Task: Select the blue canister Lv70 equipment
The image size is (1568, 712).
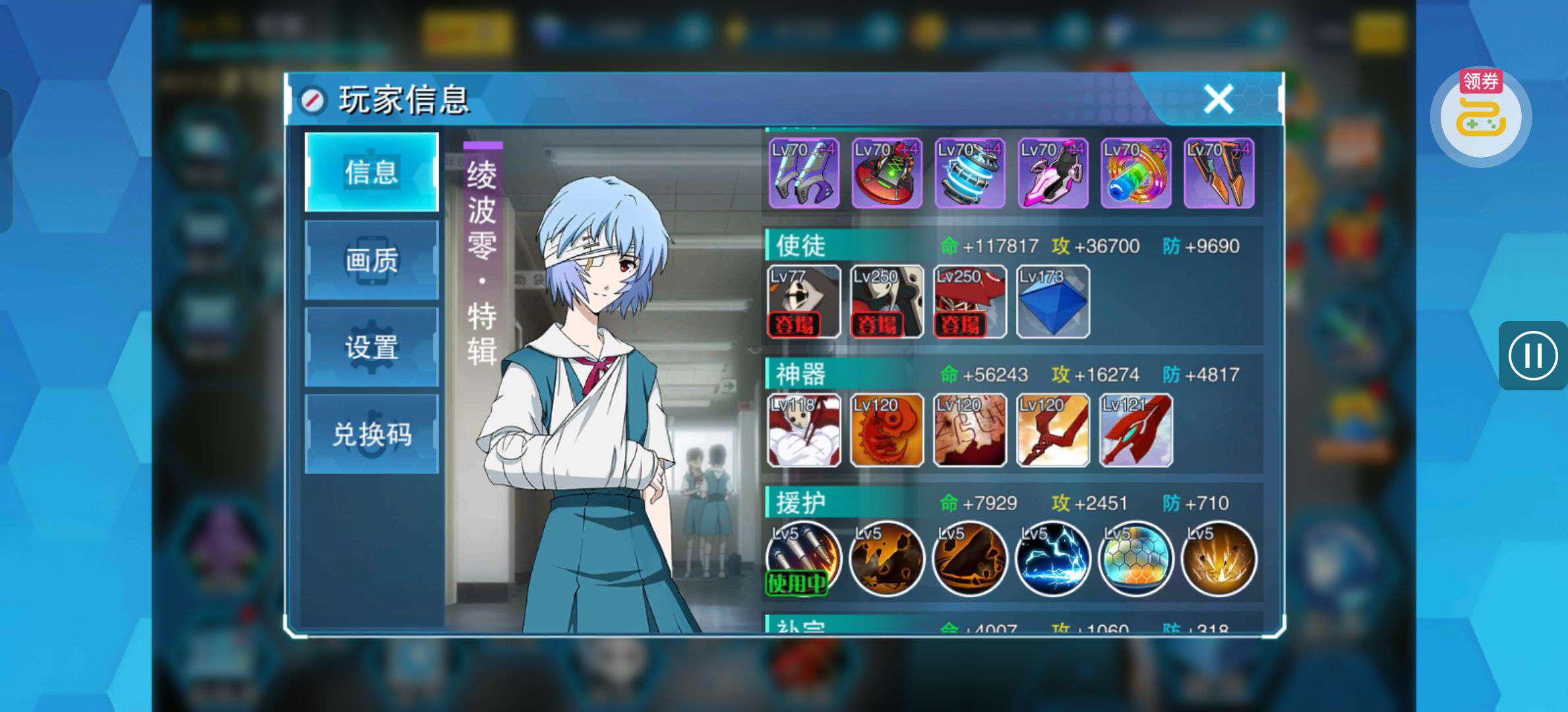Action: (969, 173)
